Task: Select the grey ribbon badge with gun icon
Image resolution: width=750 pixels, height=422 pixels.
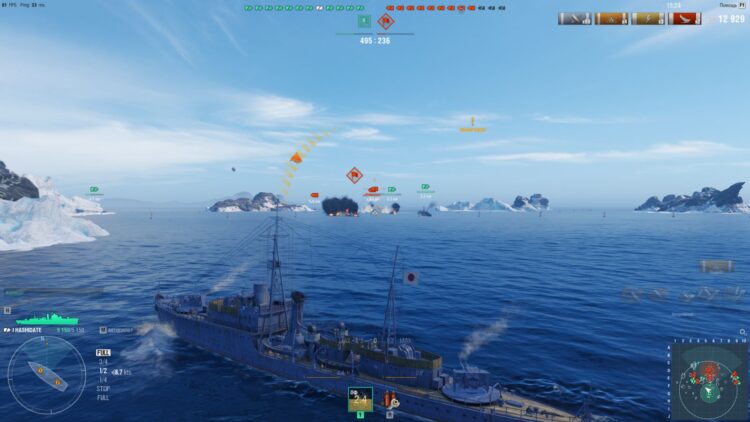Action: point(575,18)
